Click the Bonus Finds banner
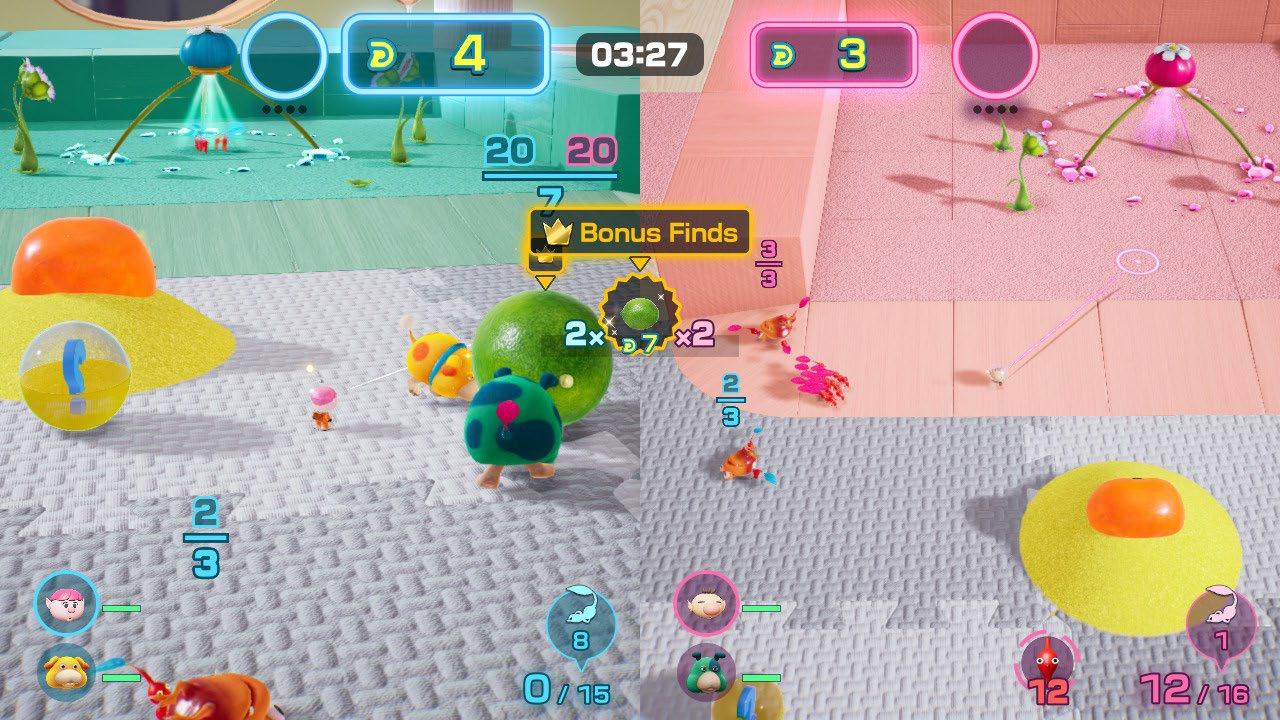Screen dimensions: 1280x720 pos(640,233)
